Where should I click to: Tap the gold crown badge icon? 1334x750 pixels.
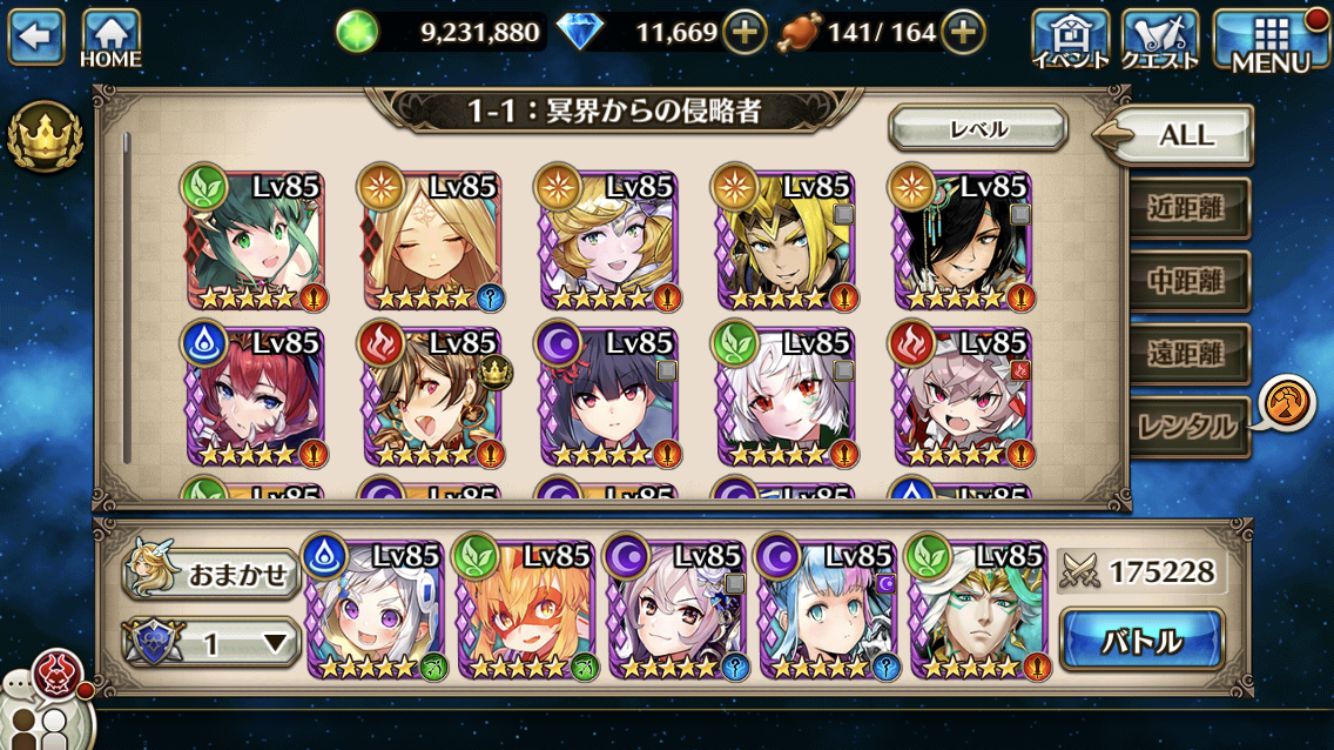(44, 135)
